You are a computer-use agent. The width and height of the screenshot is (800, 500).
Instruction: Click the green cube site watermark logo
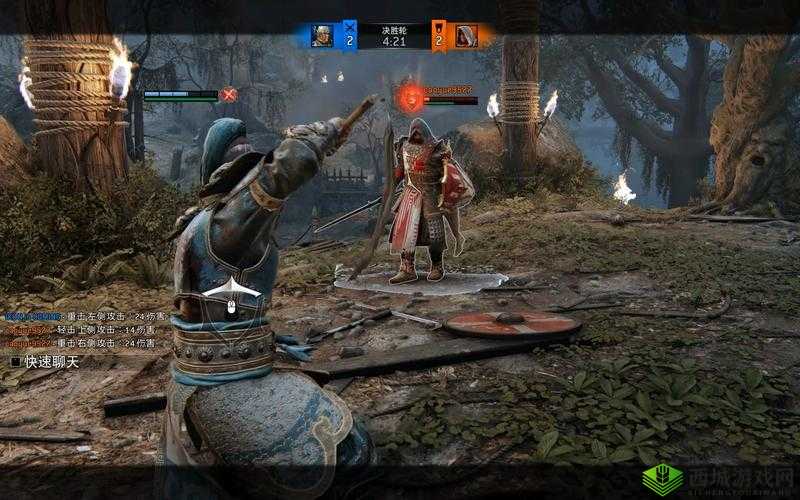click(x=661, y=479)
